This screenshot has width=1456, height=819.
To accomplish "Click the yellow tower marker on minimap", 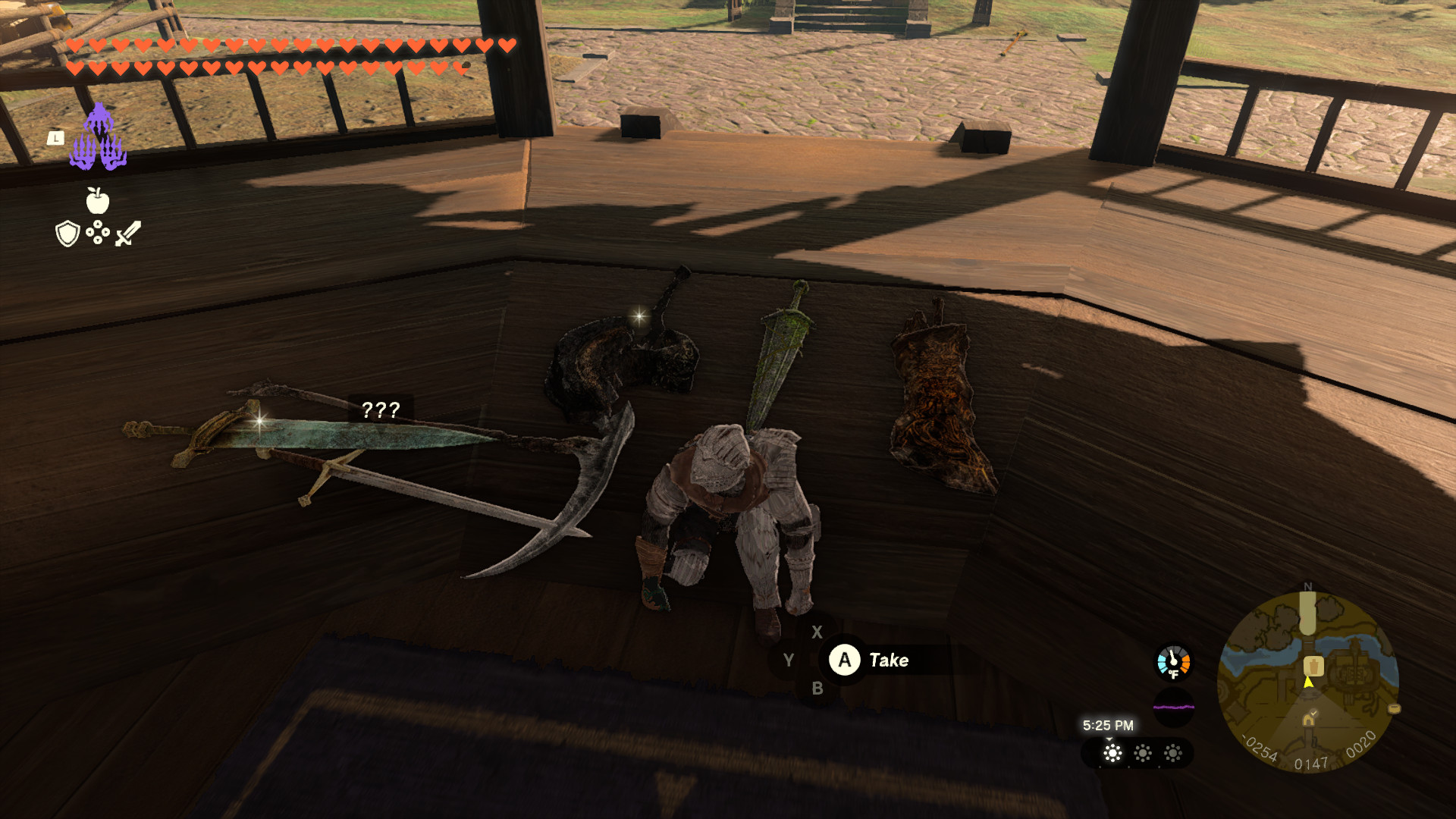I will (1313, 666).
